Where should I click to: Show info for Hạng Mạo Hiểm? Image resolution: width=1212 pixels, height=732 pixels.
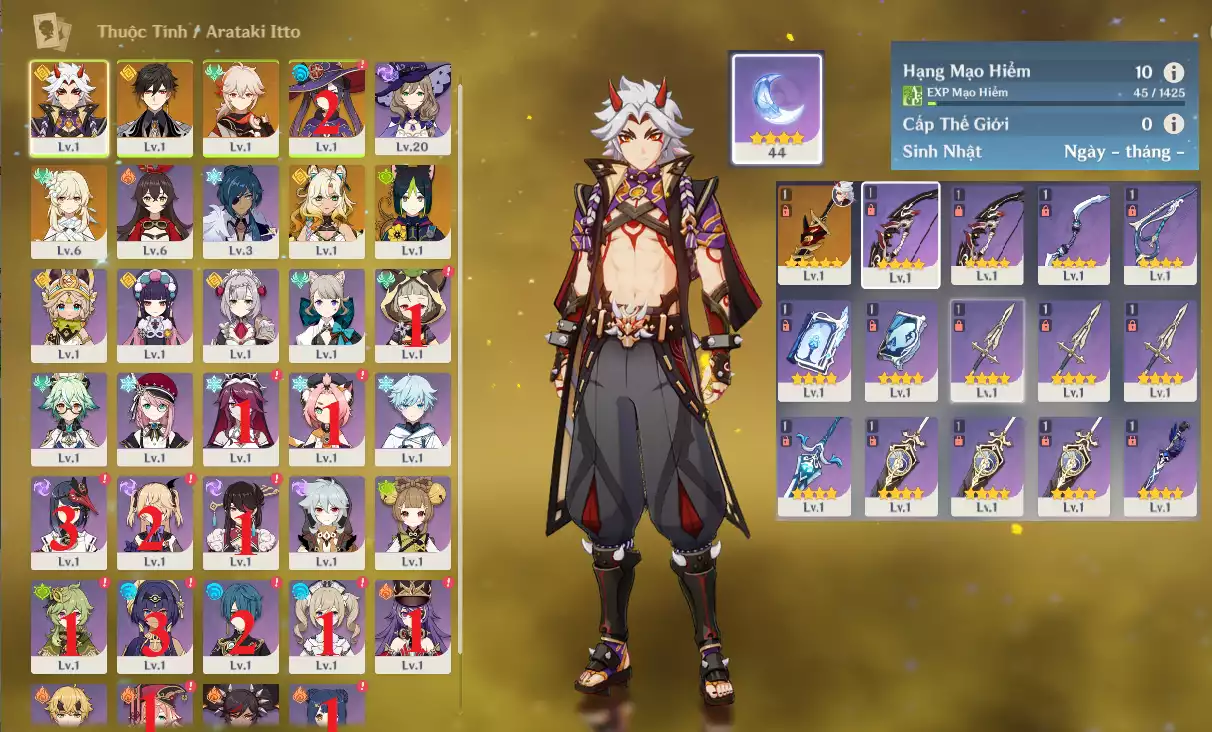coord(1174,72)
